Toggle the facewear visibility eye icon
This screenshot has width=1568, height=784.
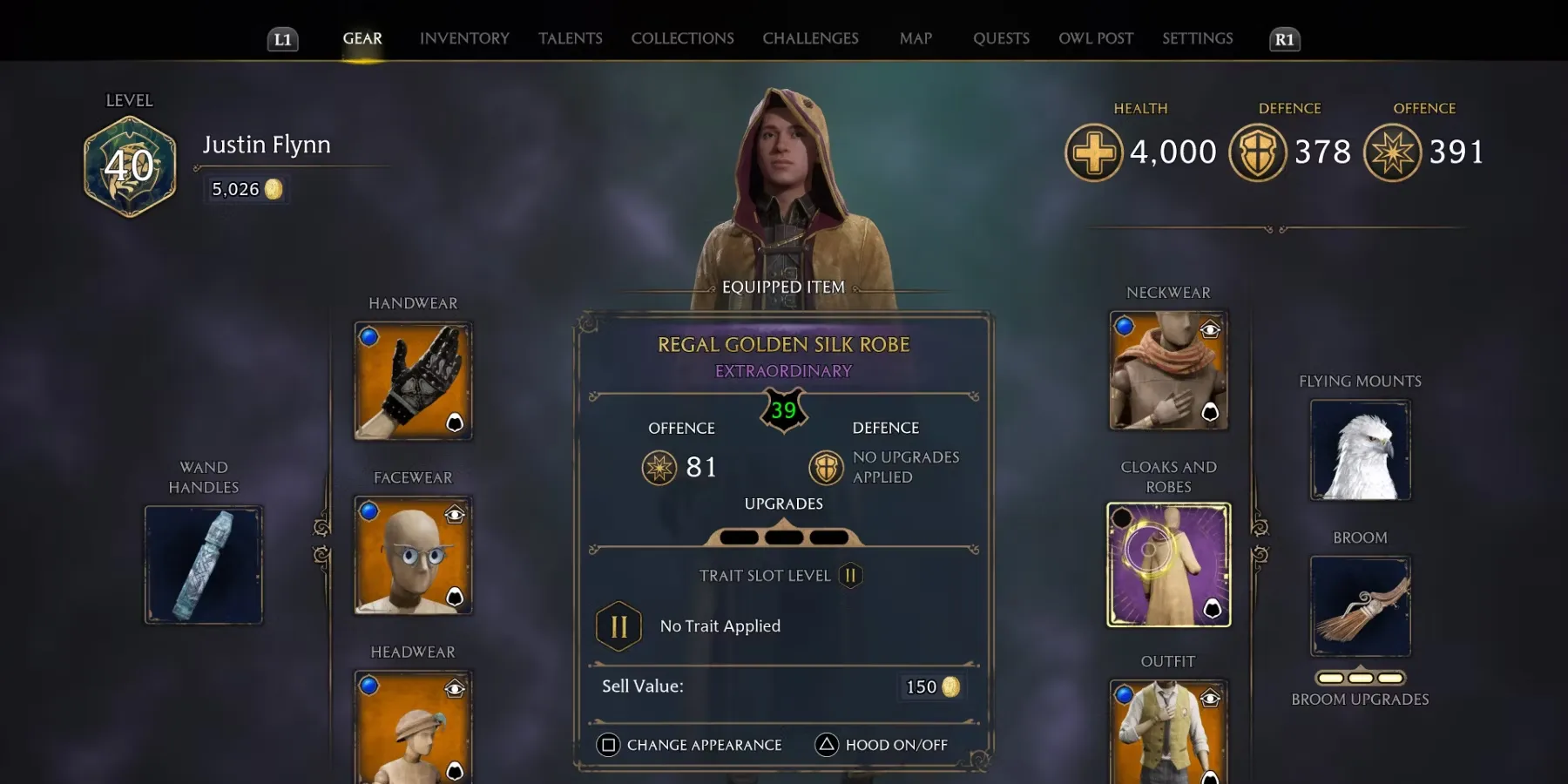pyautogui.click(x=455, y=515)
